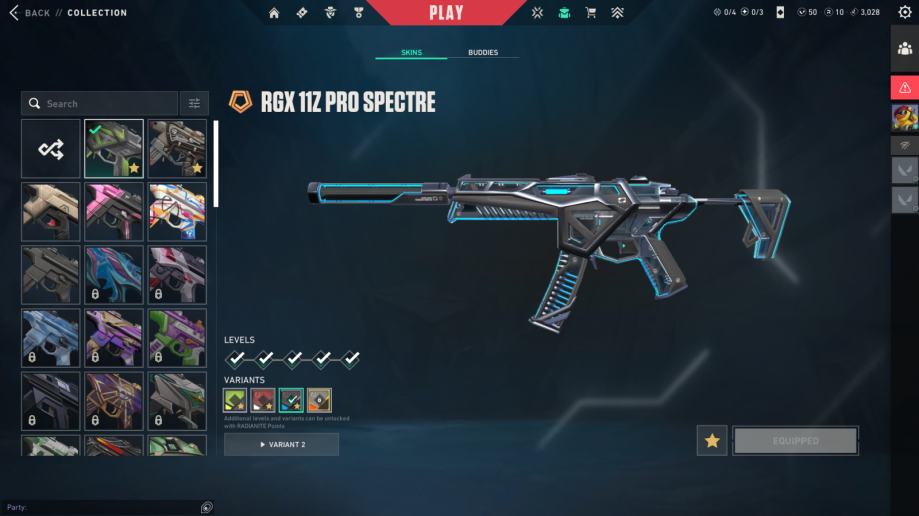Viewport: 919px width, 516px height.
Task: Go back to the Collection screen
Action: tap(30, 13)
